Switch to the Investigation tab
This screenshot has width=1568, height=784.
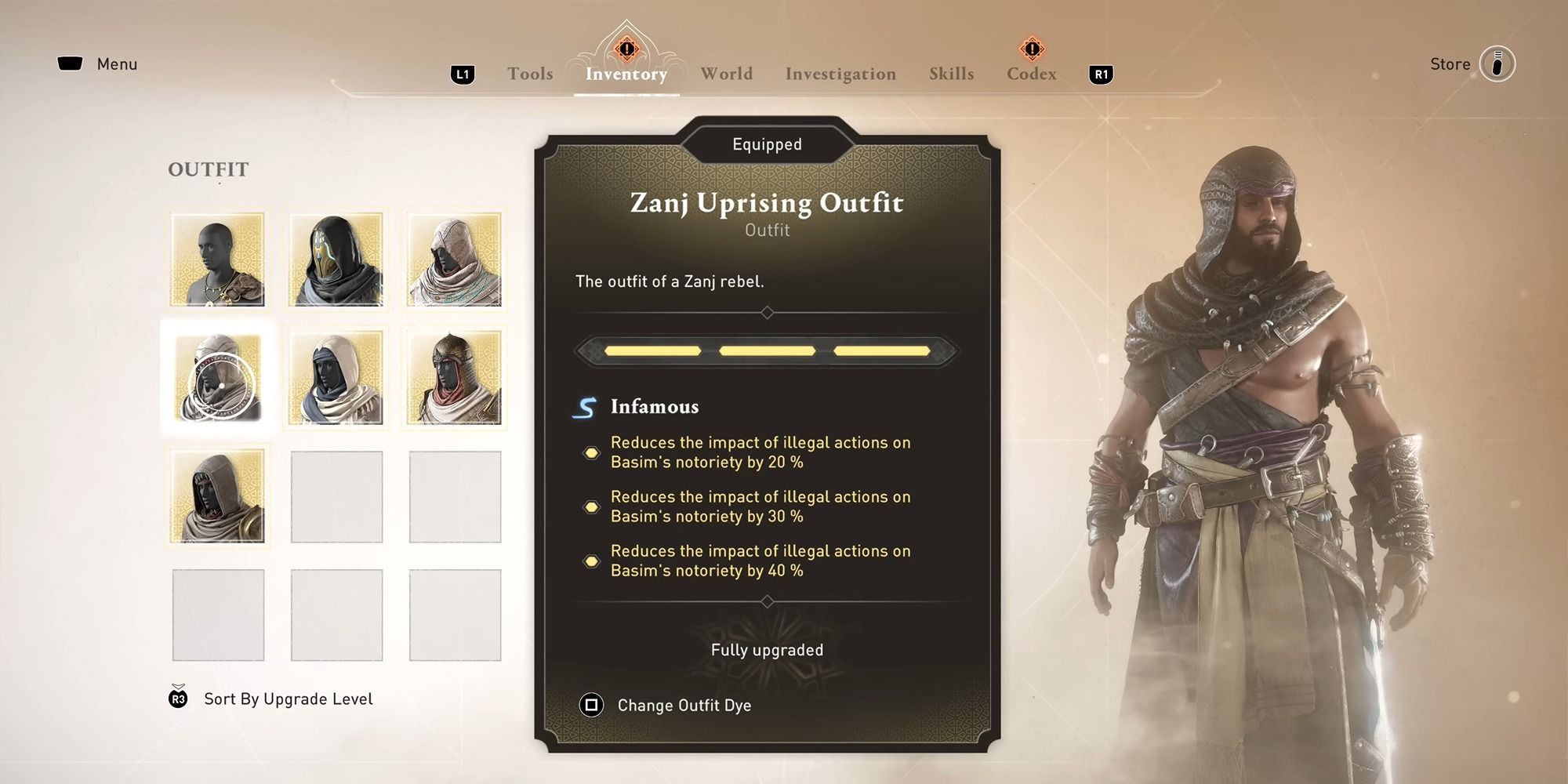tap(840, 73)
